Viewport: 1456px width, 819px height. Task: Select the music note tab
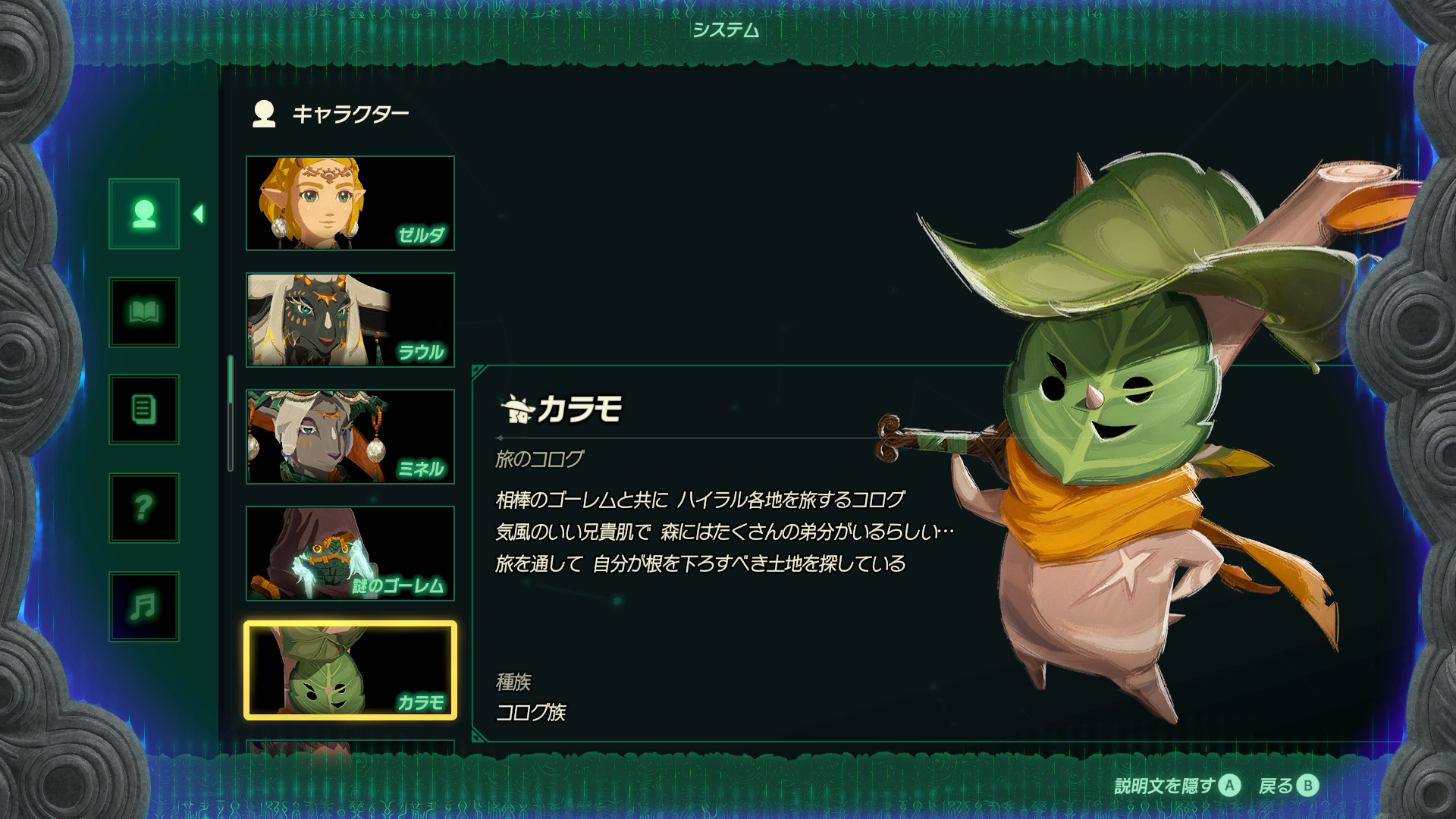(x=144, y=607)
